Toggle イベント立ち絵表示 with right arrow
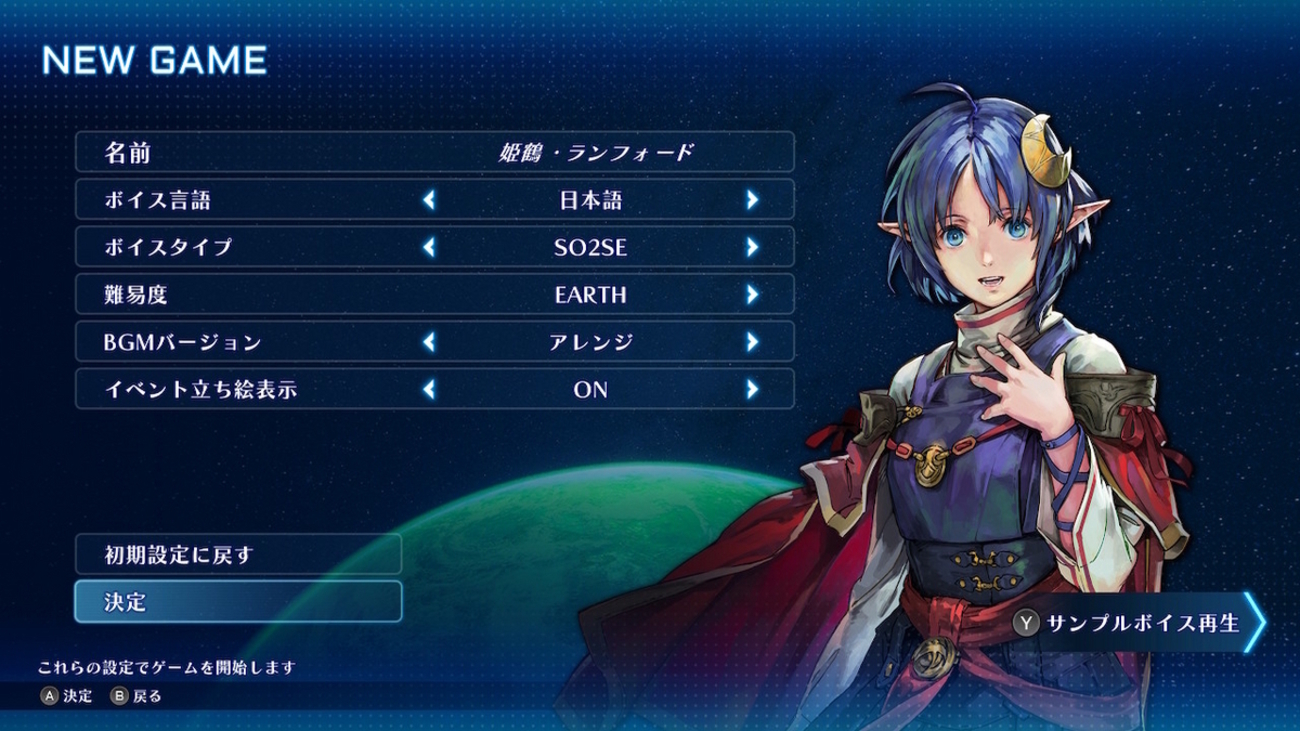The image size is (1300, 731). [752, 389]
